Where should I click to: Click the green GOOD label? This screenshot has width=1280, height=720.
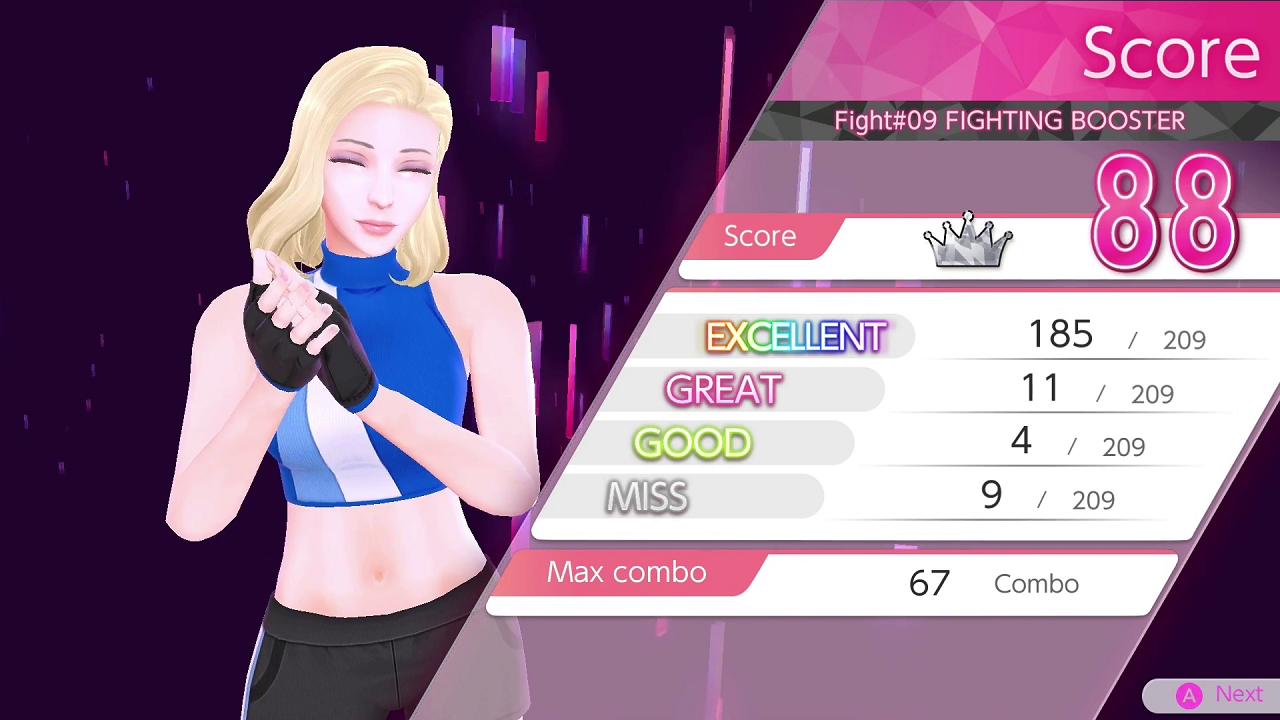tap(692, 443)
